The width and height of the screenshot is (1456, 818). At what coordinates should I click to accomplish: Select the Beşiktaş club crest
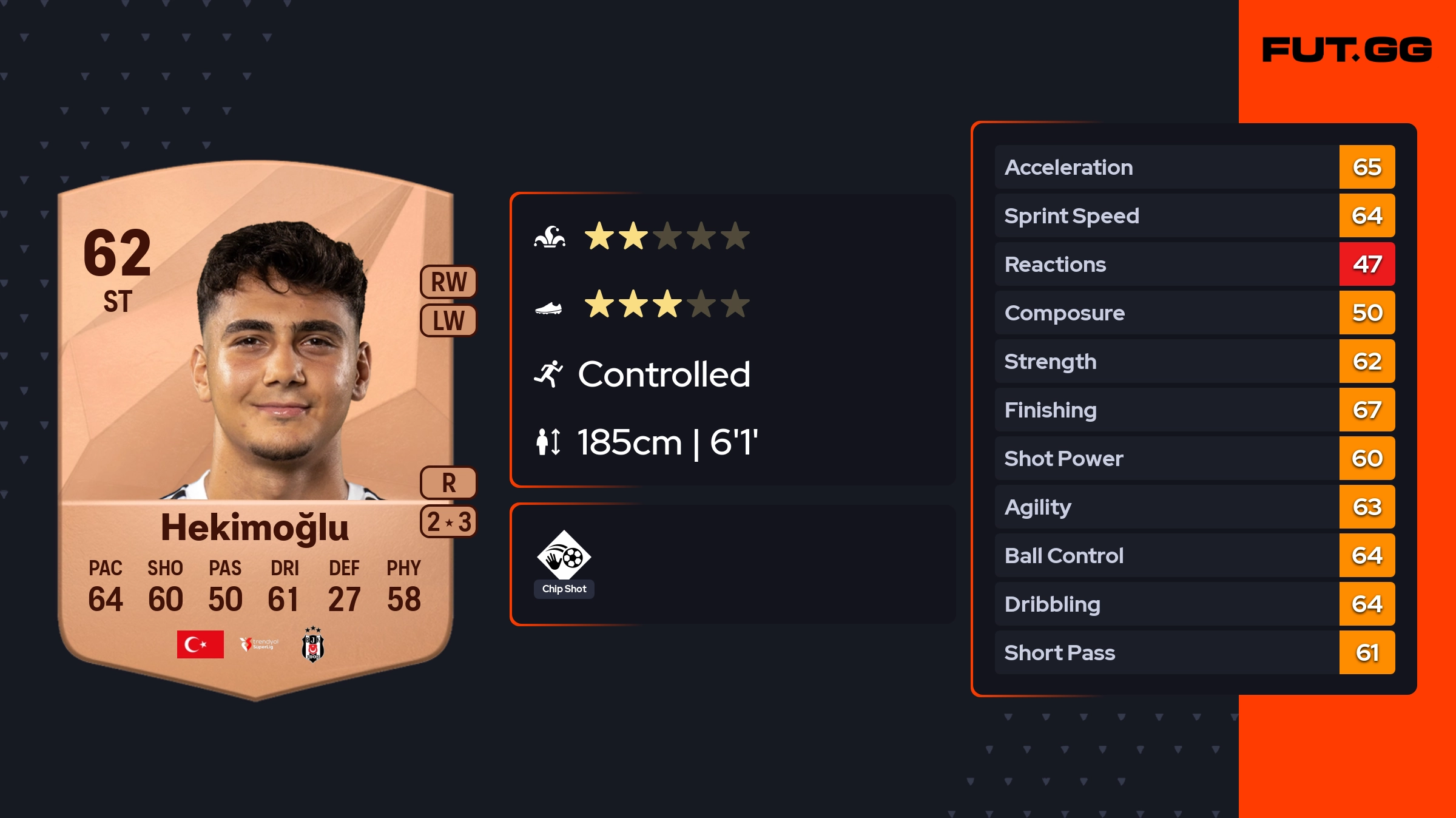[313, 644]
